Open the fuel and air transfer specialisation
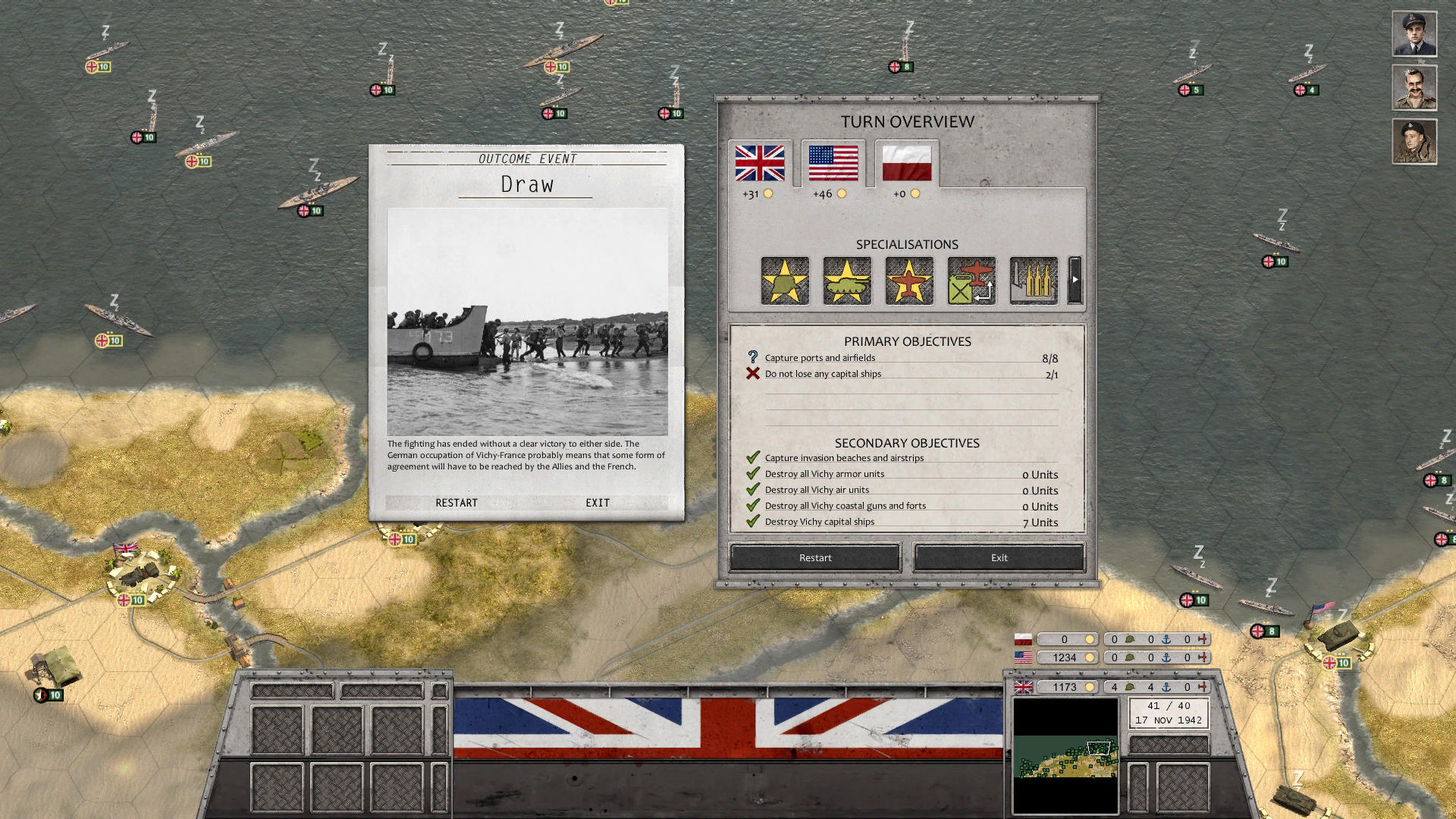This screenshot has height=819, width=1456. click(x=970, y=281)
